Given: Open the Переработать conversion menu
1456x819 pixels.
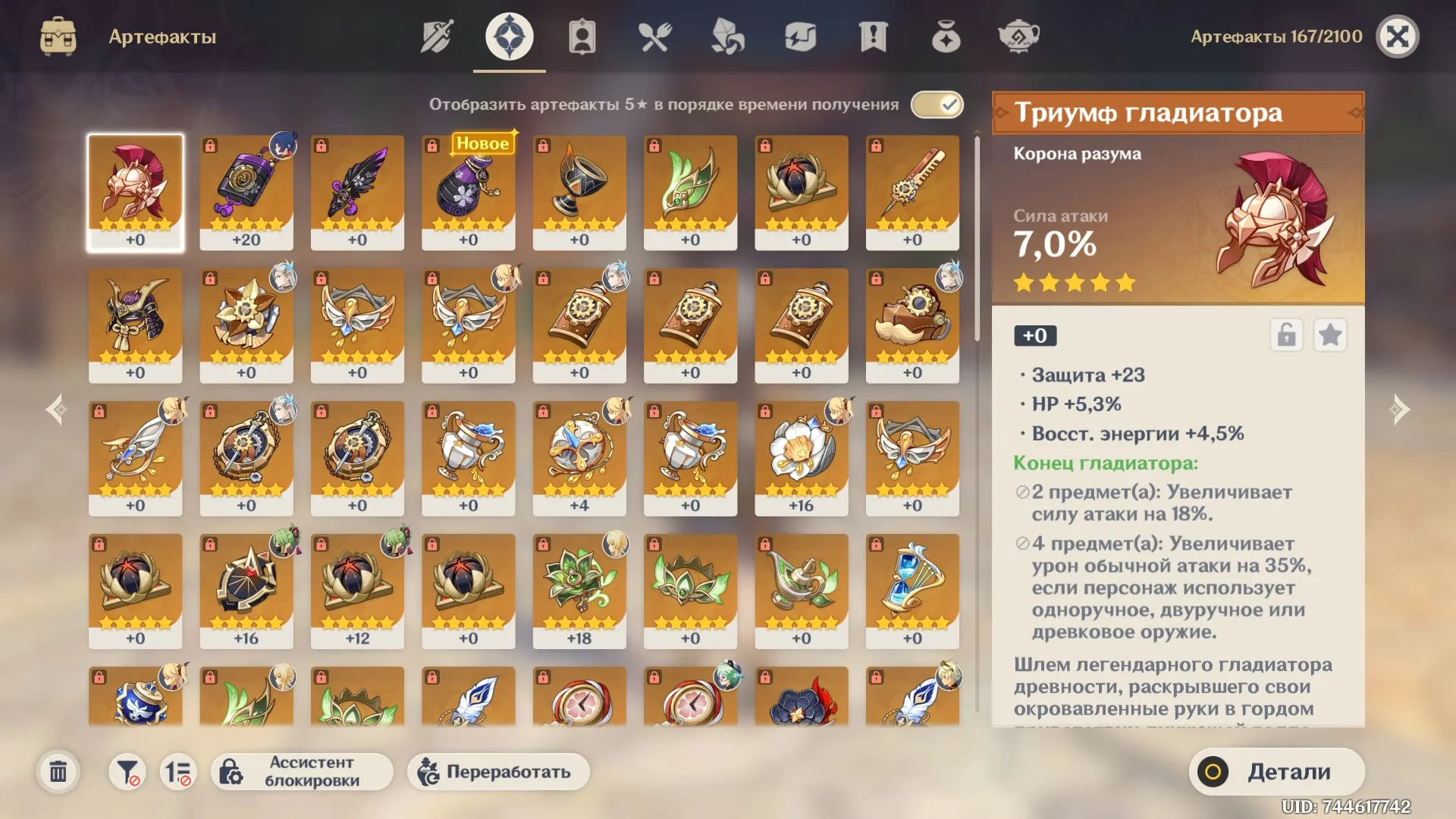Looking at the screenshot, I should [x=498, y=771].
